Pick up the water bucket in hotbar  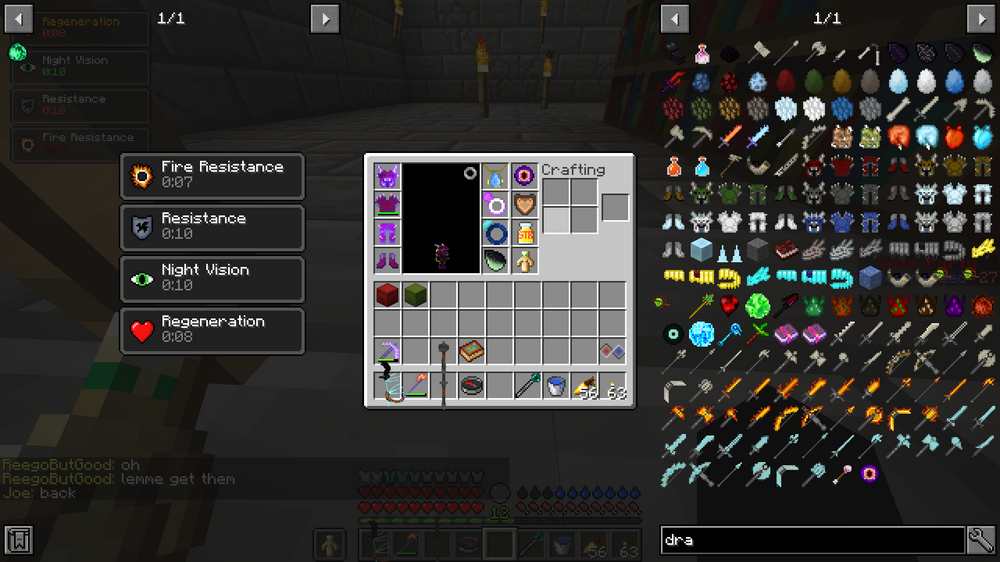tap(556, 386)
